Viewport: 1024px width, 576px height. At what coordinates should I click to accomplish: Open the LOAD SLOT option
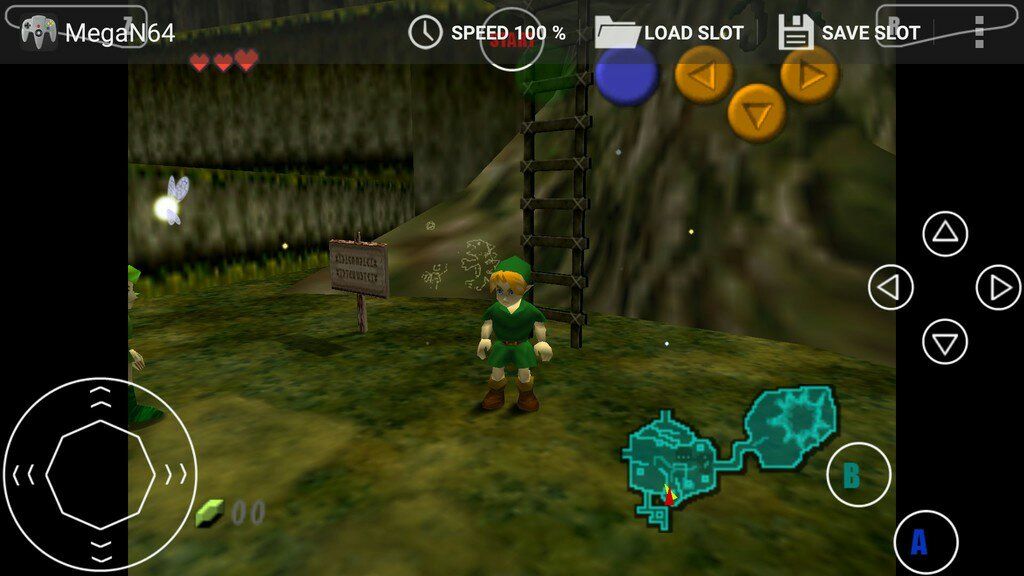pos(669,32)
